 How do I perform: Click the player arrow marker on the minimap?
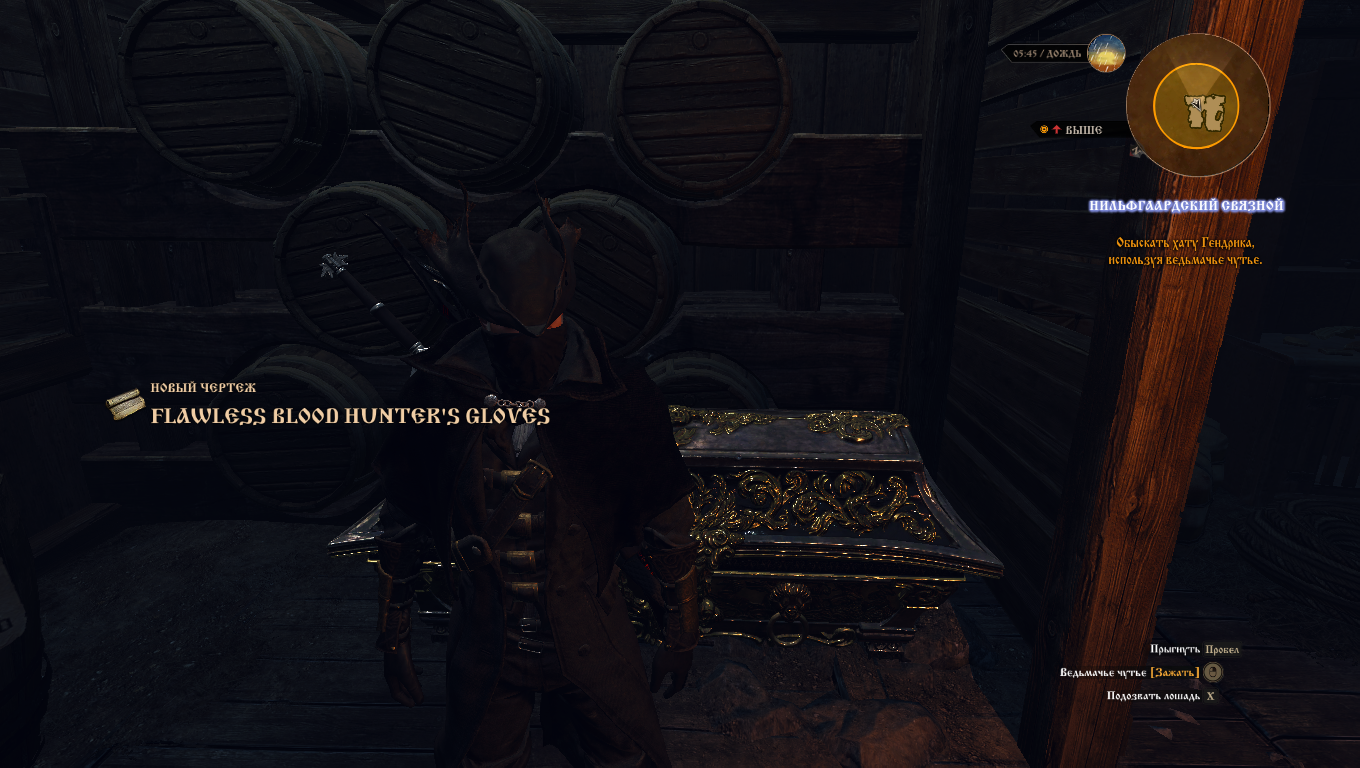1196,104
